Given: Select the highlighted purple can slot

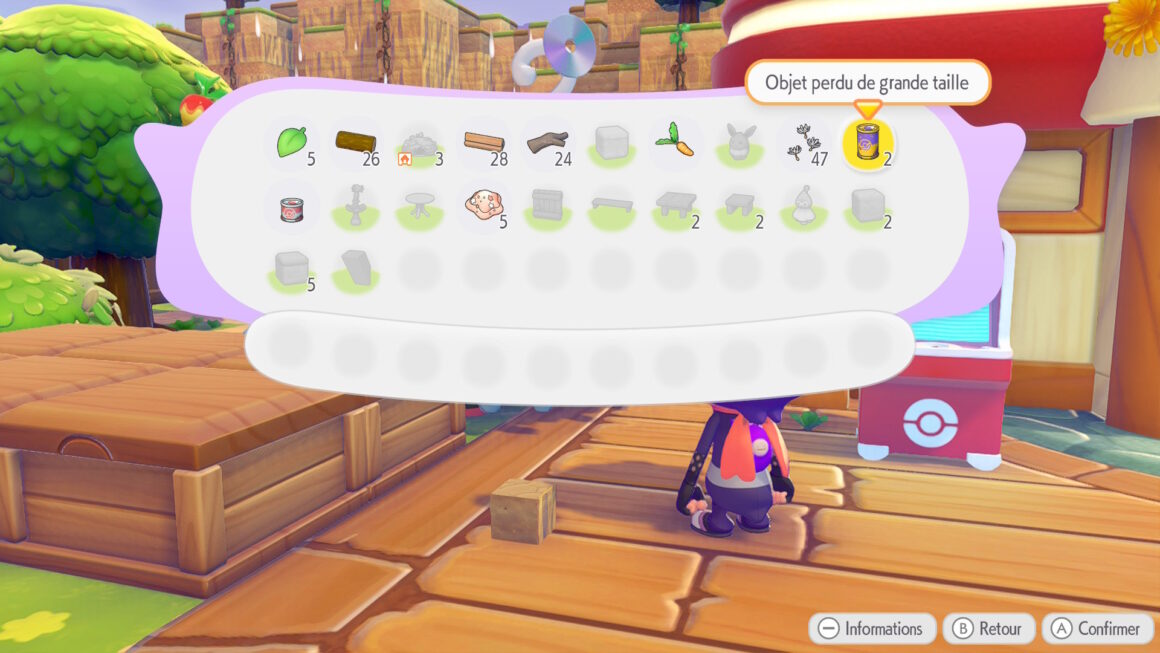Looking at the screenshot, I should (x=867, y=142).
